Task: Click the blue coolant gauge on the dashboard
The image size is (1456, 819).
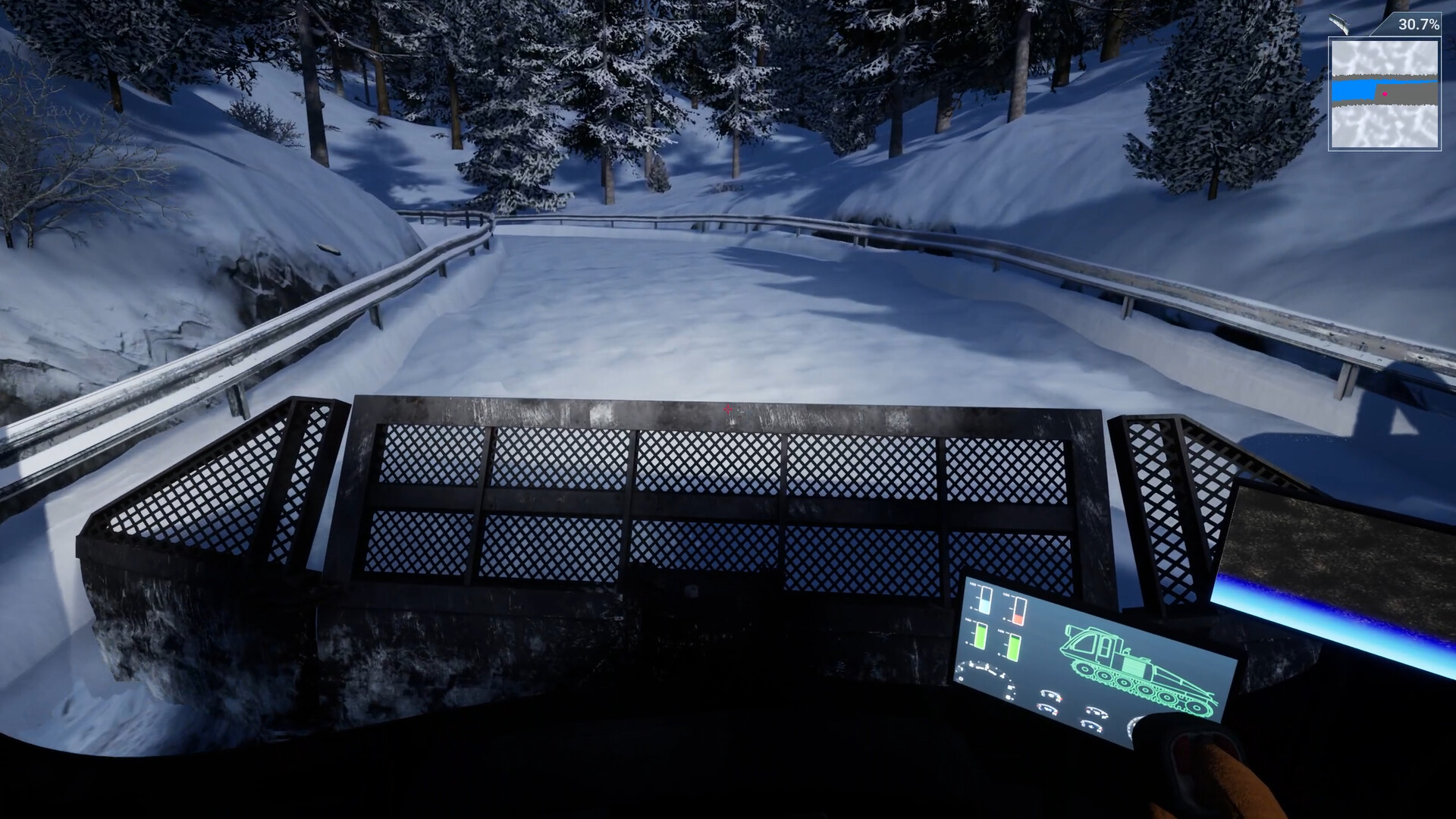Action: pyautogui.click(x=984, y=599)
